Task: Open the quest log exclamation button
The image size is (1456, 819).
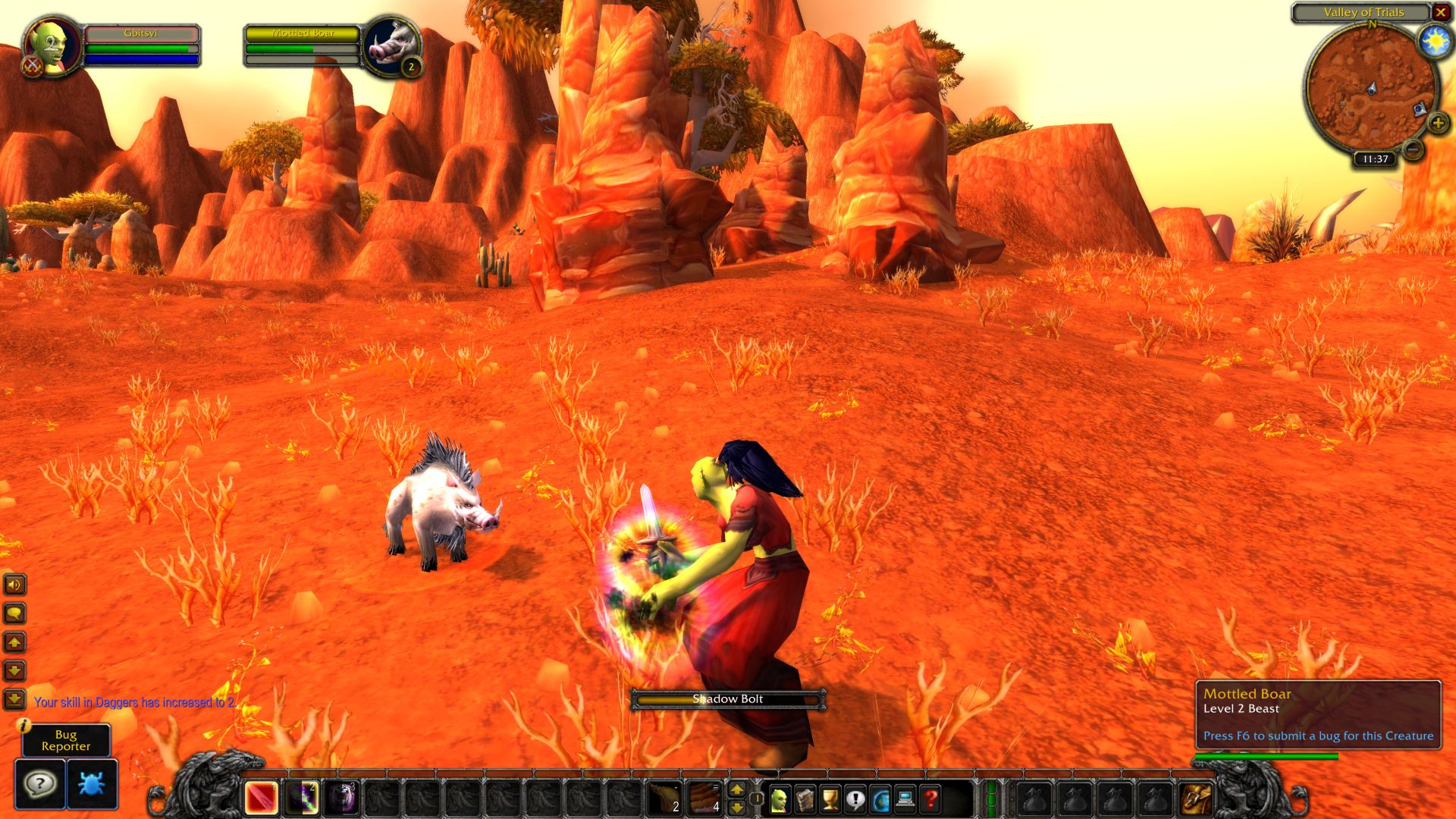Action: pos(855,799)
